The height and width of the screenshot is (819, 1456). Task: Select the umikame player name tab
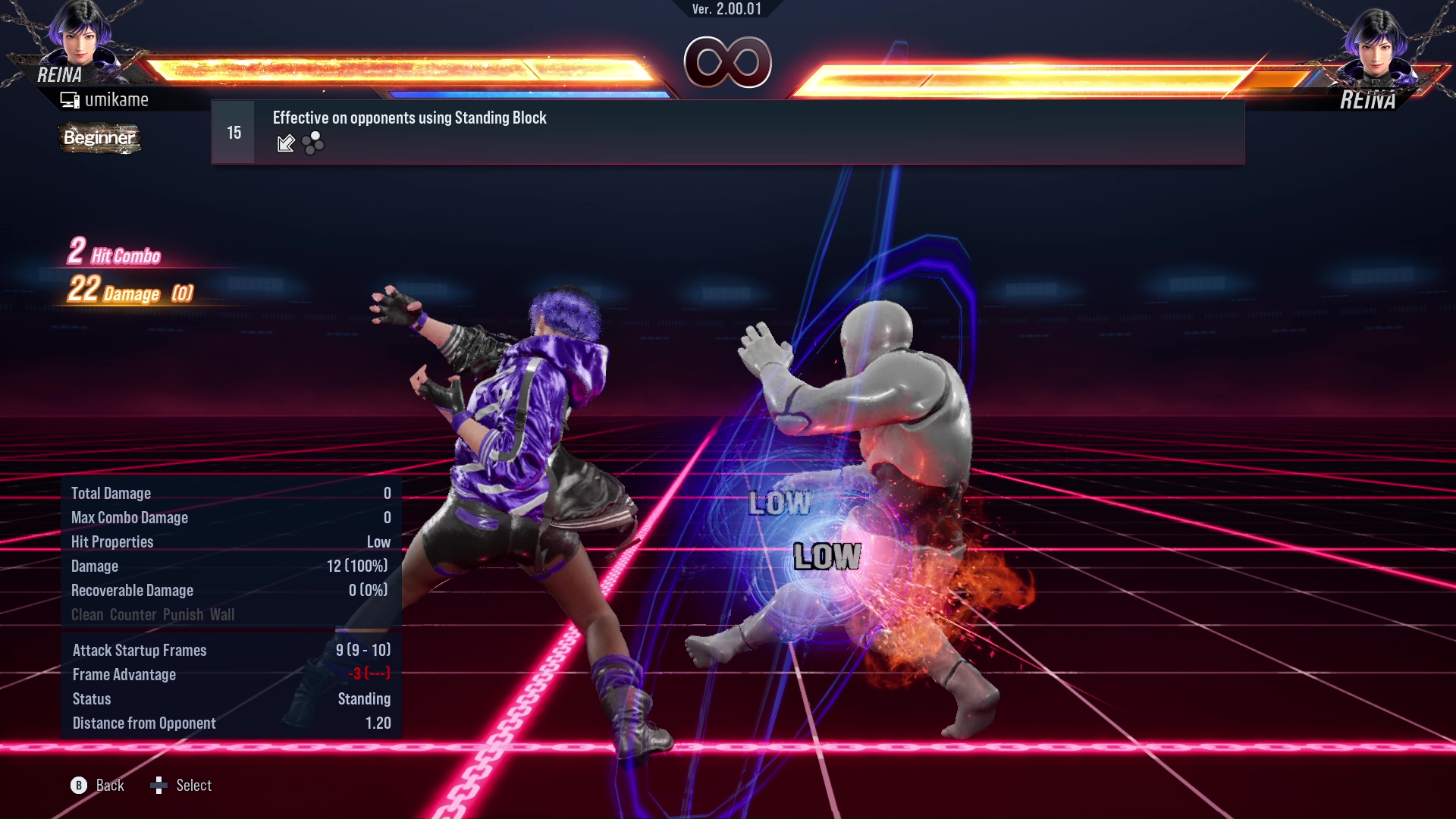118,99
